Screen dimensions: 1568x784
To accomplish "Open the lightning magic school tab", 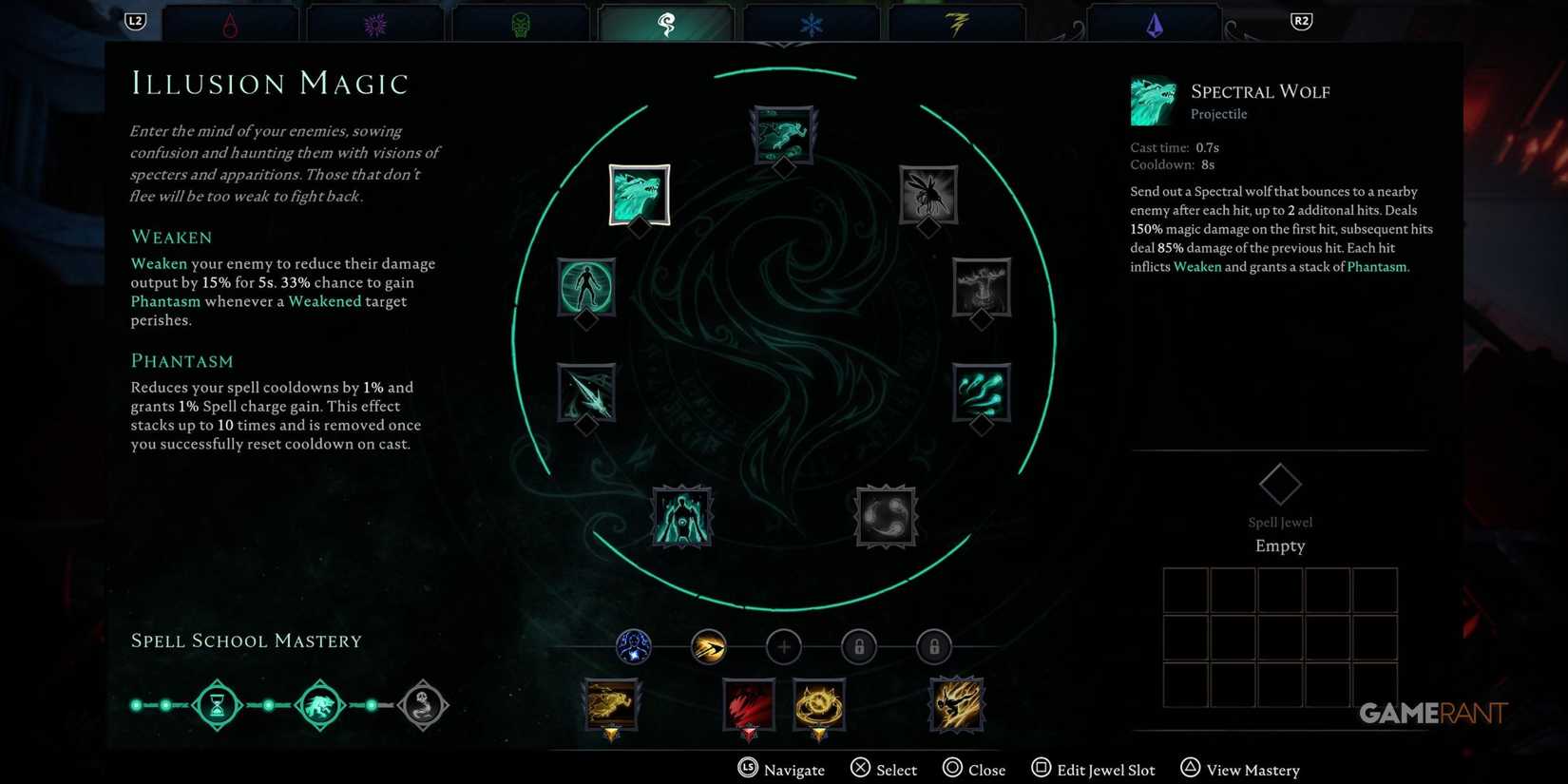I will click(x=957, y=21).
